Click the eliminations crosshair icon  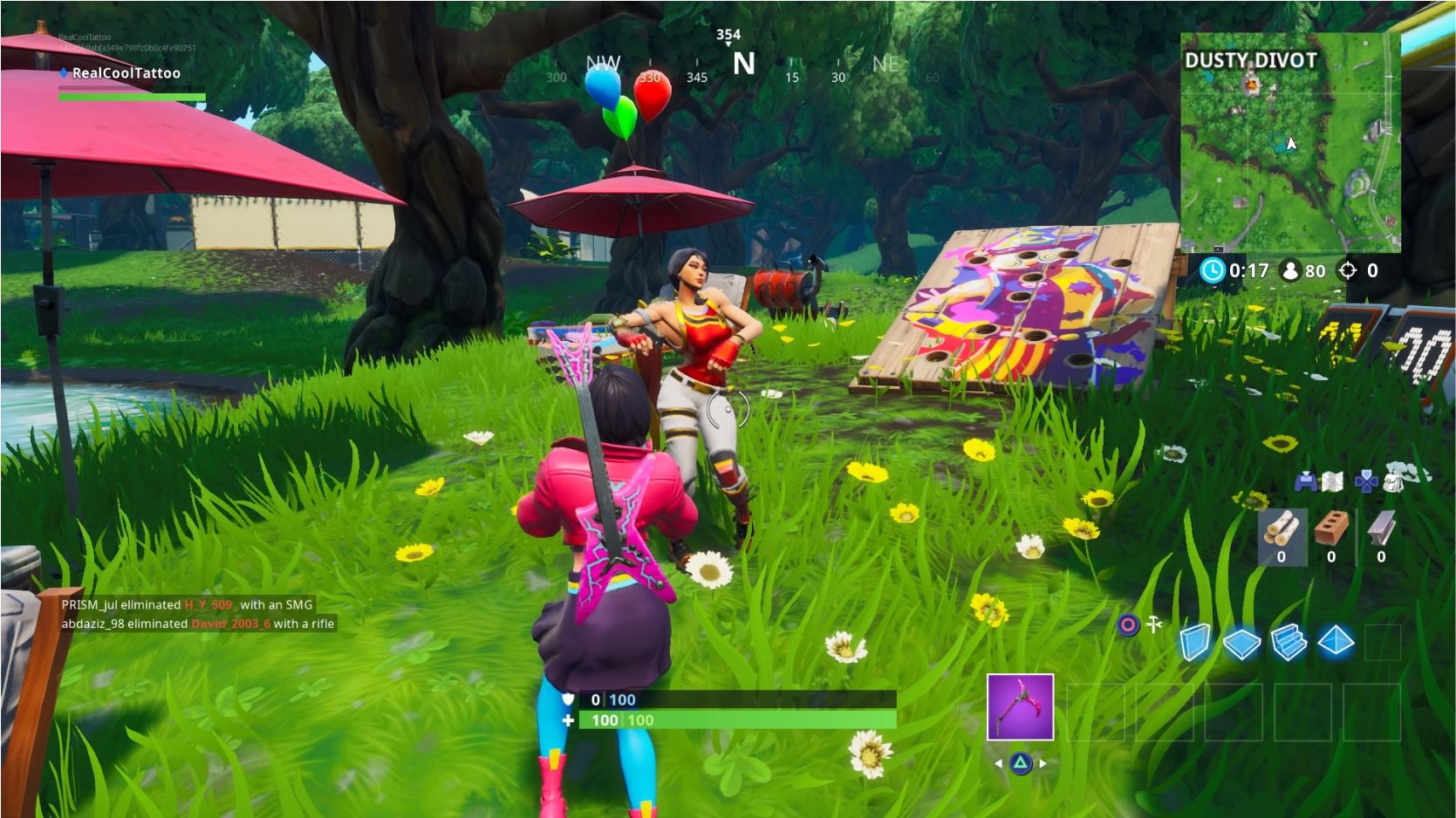tap(1347, 269)
